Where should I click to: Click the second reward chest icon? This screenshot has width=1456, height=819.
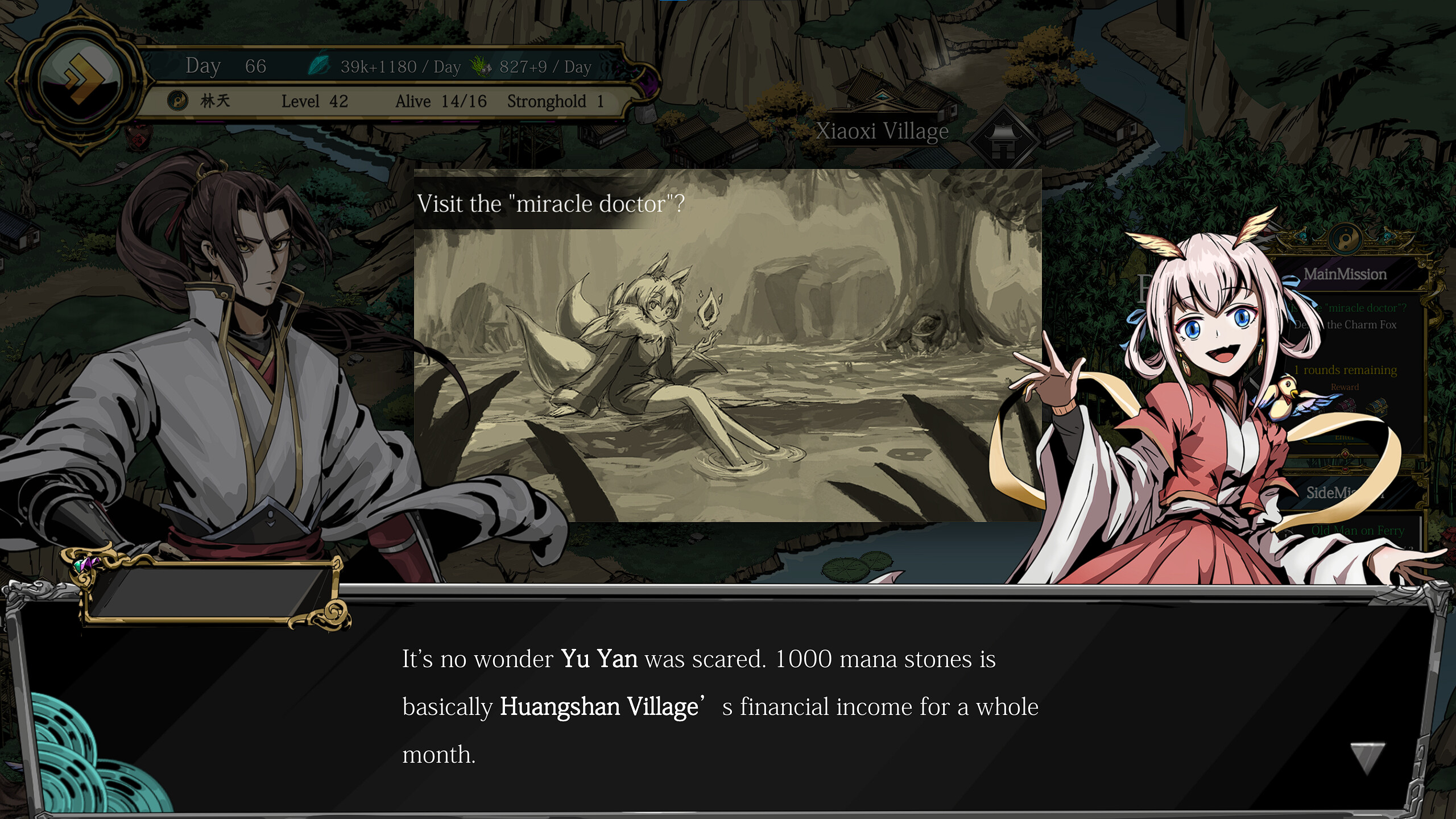coord(1376,406)
